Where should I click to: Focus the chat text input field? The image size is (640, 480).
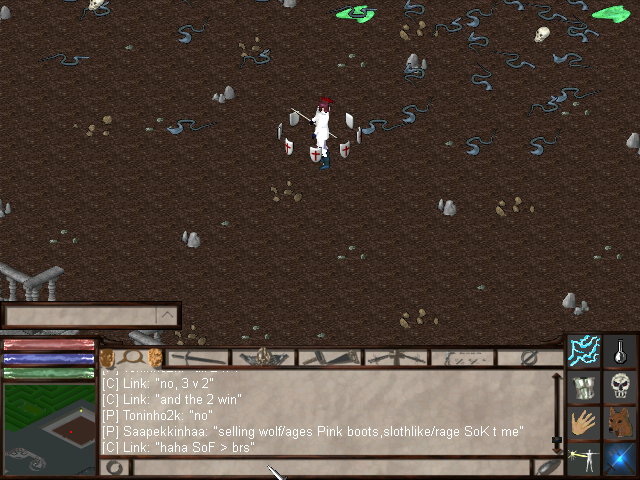(x=330, y=467)
